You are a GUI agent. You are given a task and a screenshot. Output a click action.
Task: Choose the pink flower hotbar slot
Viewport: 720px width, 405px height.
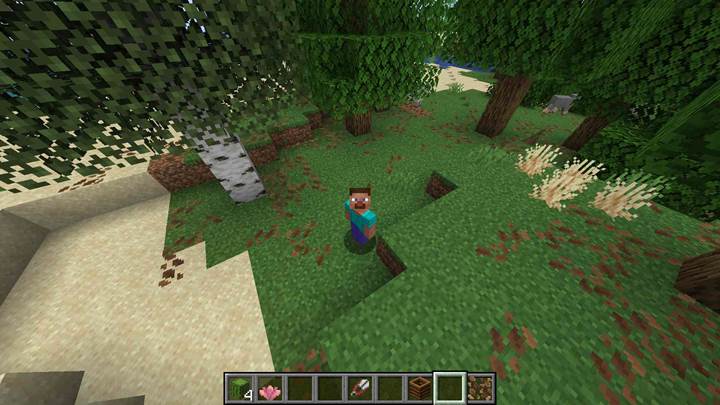coord(268,388)
